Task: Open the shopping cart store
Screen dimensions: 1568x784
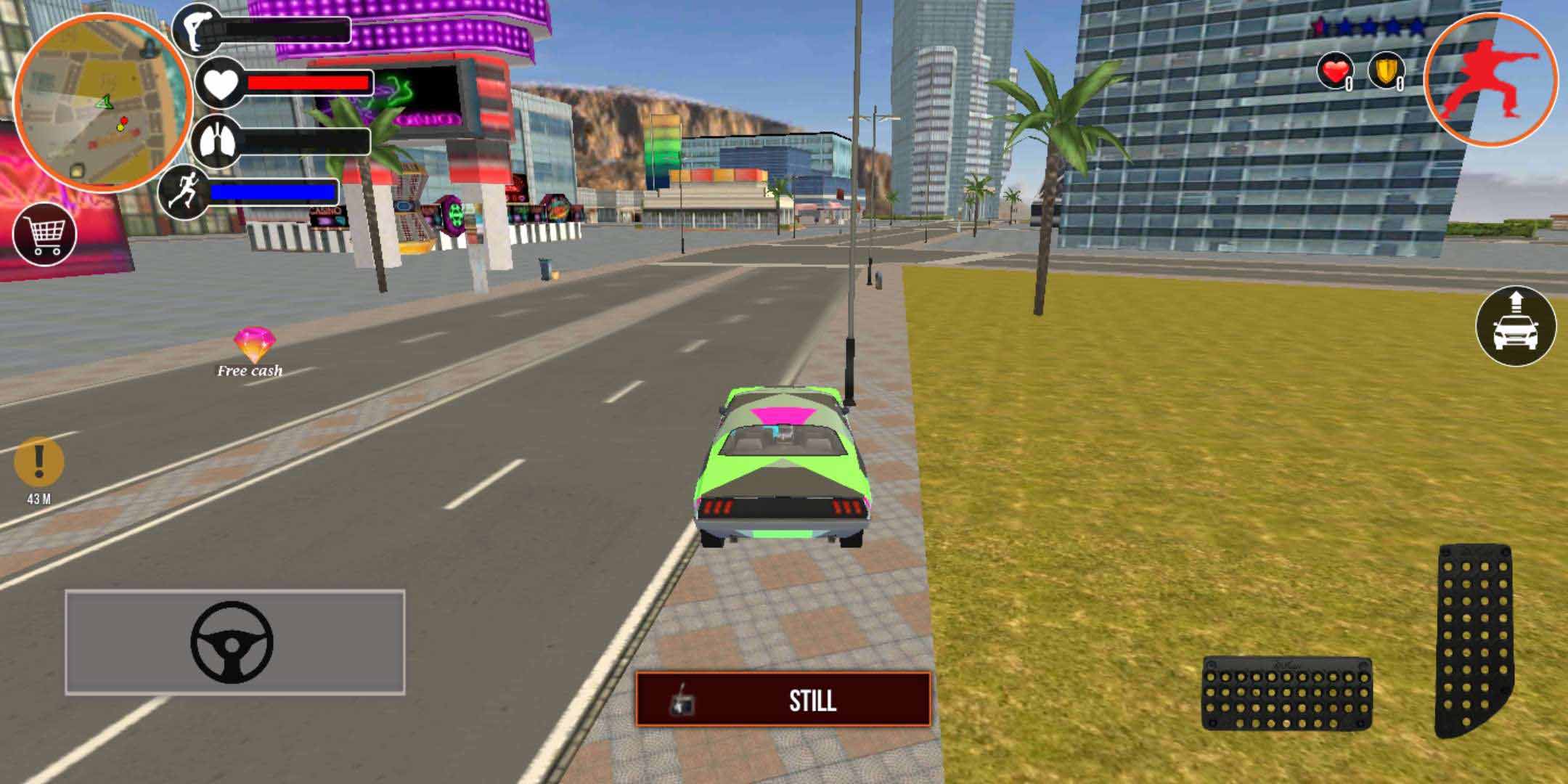Action: [x=45, y=234]
